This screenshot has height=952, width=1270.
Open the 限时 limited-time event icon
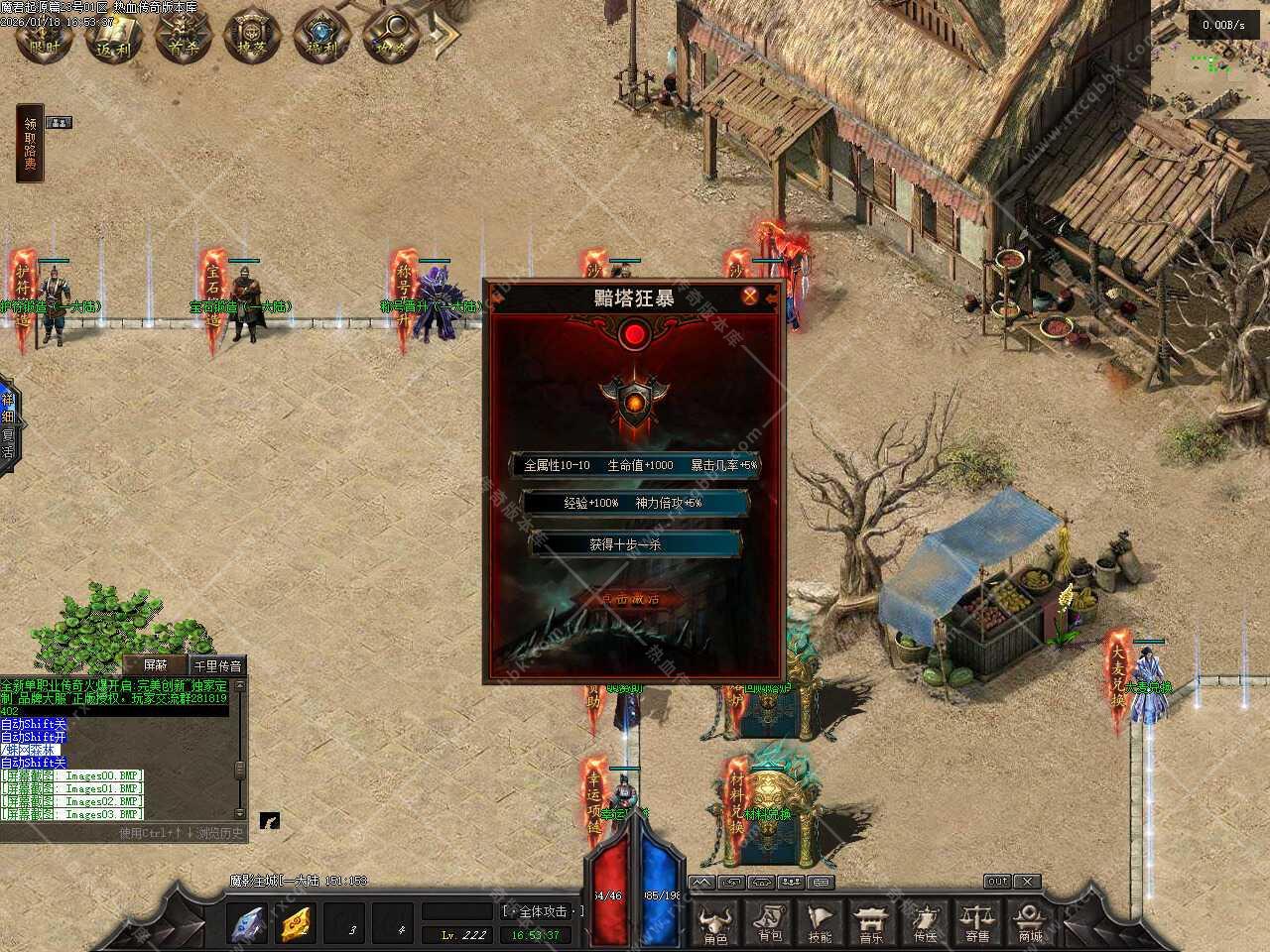coord(45,38)
